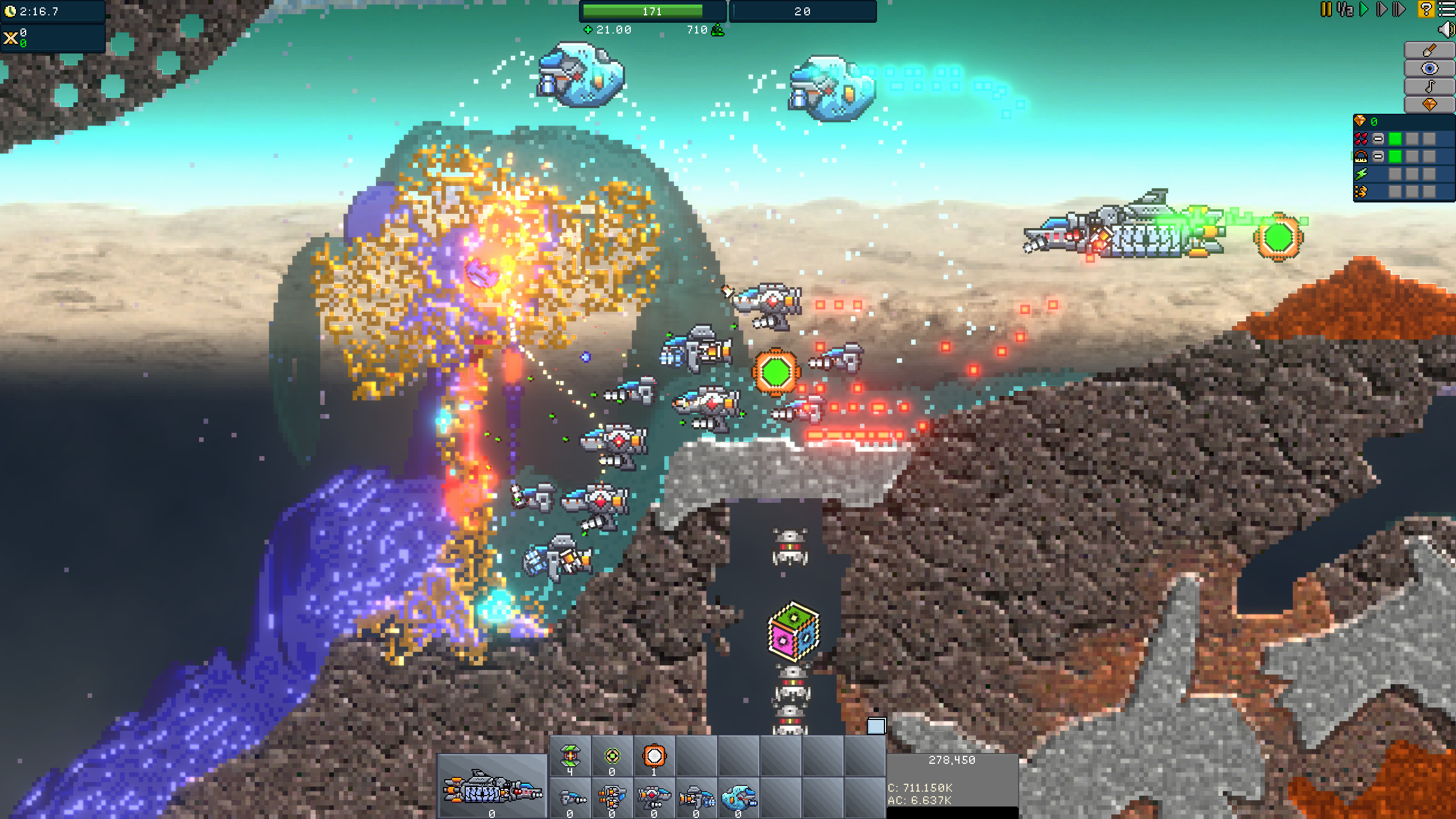Activate the triple-arrow fastest speed

click(x=1399, y=9)
